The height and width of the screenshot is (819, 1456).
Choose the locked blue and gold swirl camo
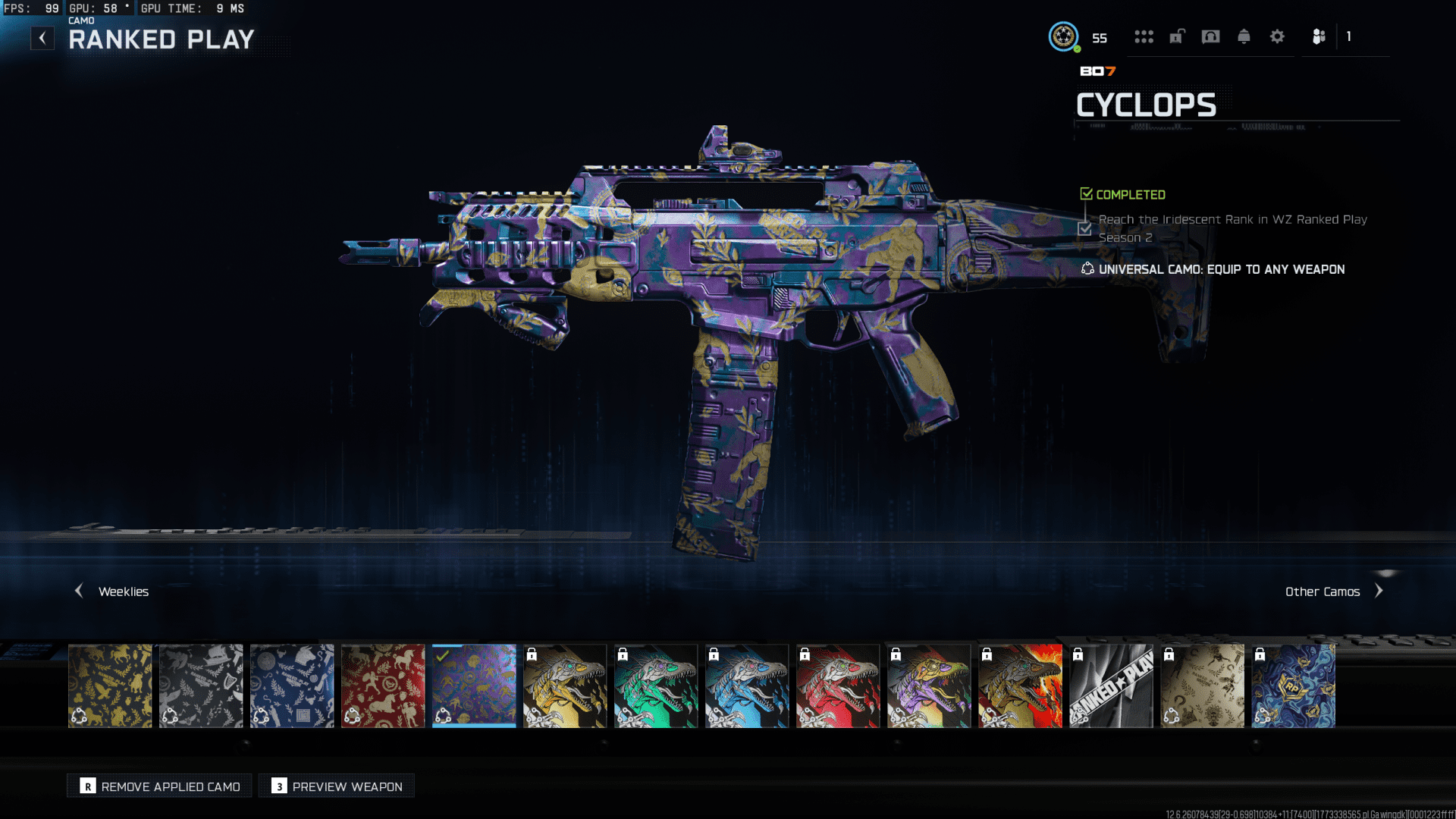tap(1293, 686)
